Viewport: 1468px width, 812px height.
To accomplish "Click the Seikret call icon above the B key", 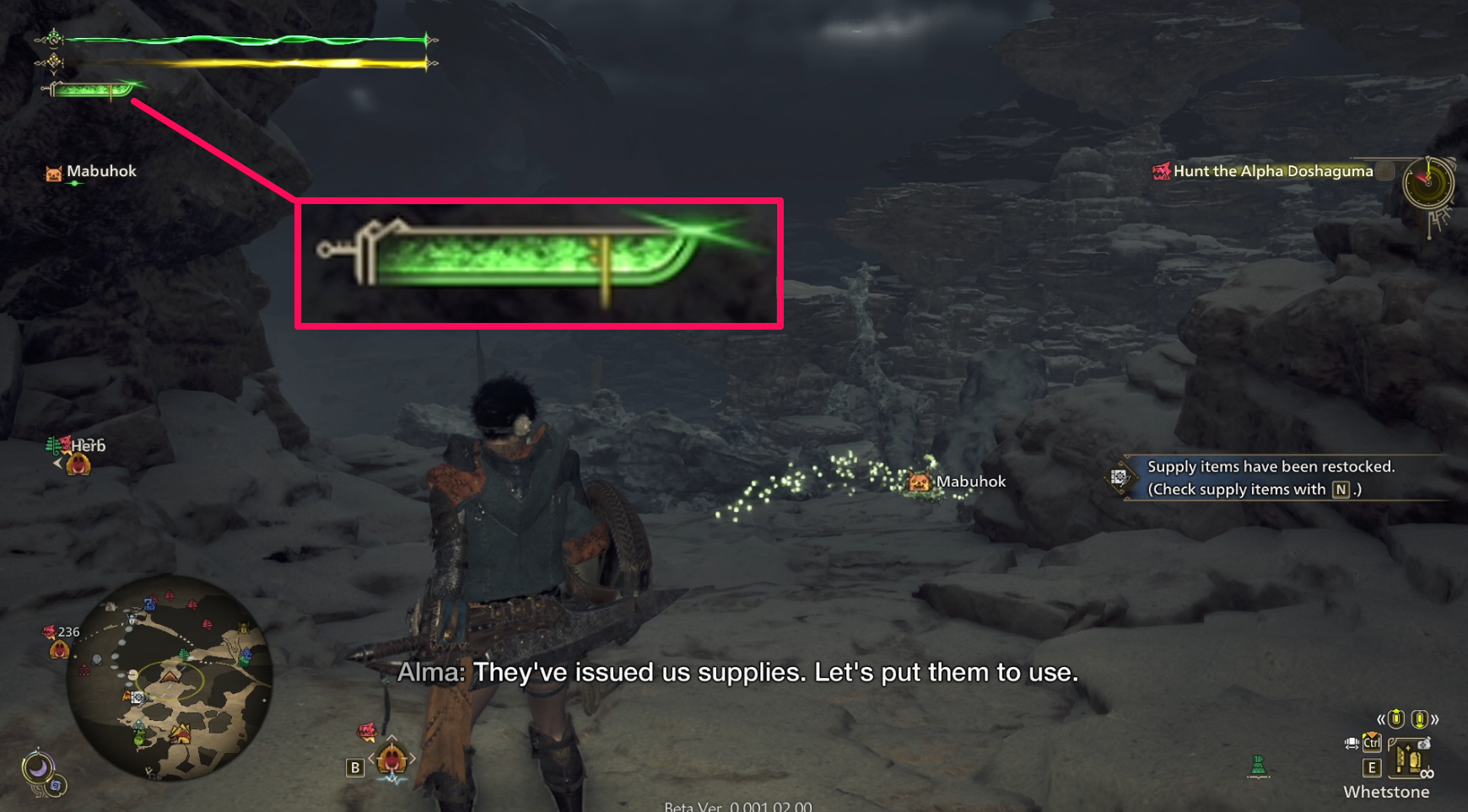I will [366, 732].
